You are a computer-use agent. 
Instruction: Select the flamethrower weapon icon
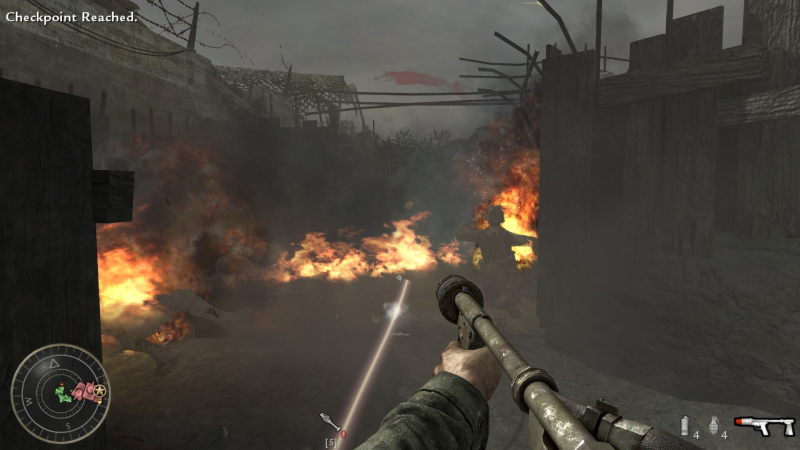765,426
